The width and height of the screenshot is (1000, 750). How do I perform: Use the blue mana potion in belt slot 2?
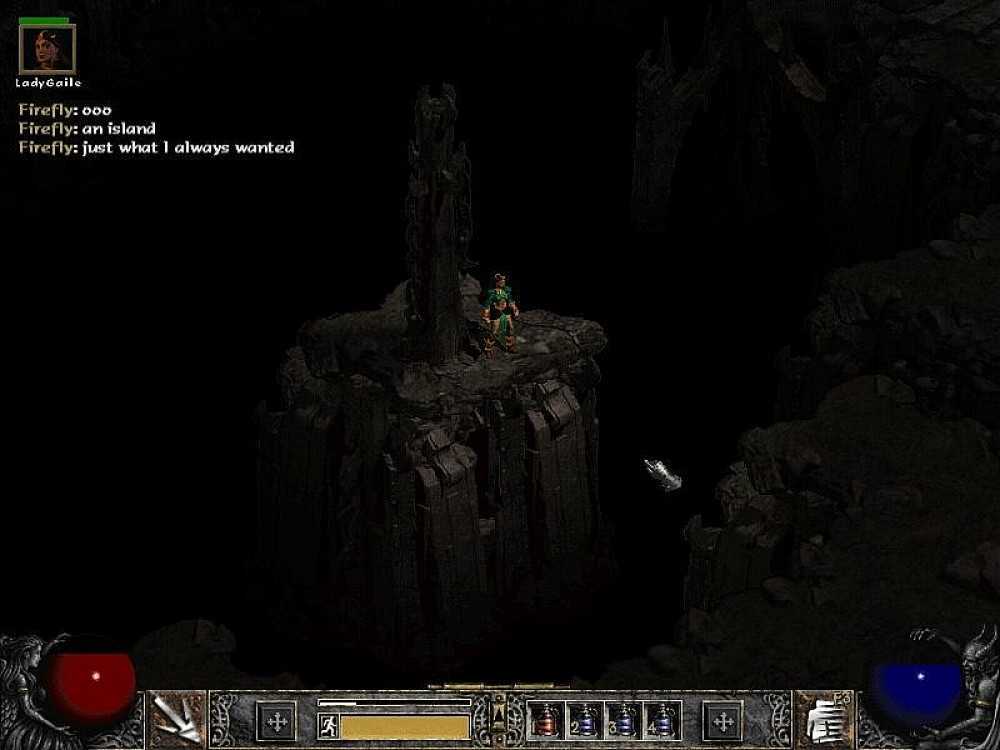(585, 720)
